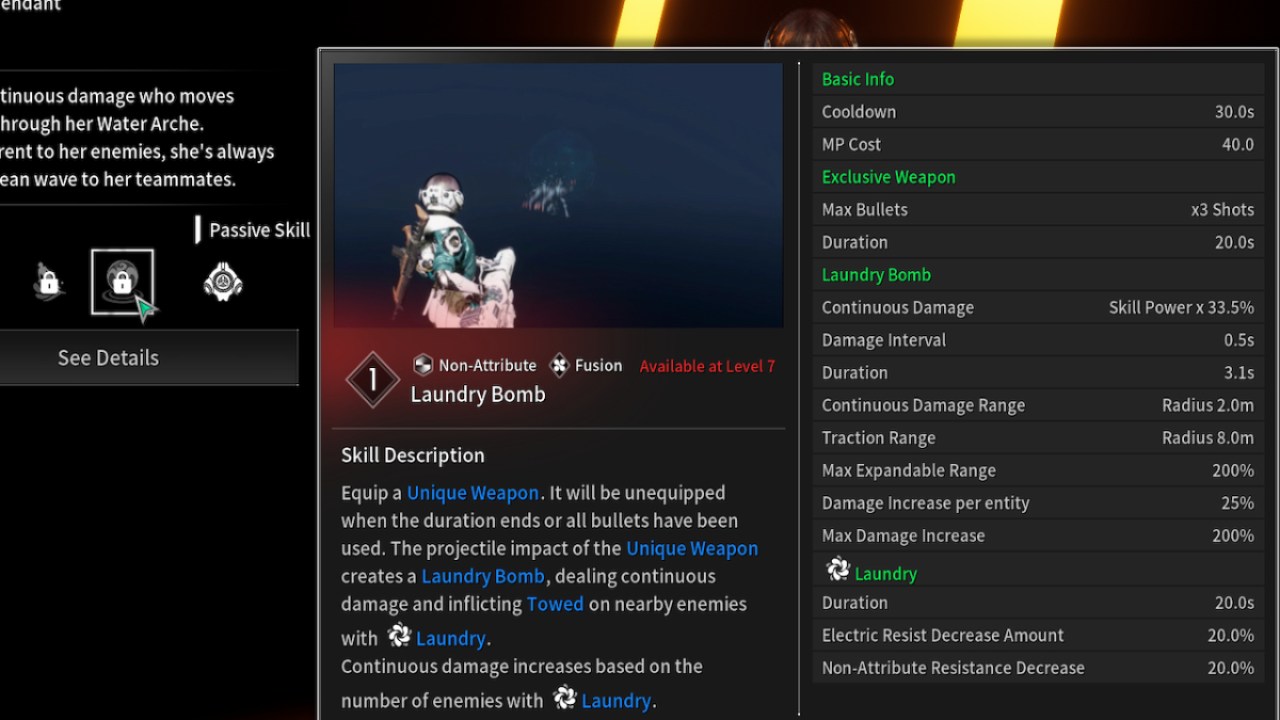Click the Towed status effect link
This screenshot has height=720, width=1280.
(x=555, y=604)
